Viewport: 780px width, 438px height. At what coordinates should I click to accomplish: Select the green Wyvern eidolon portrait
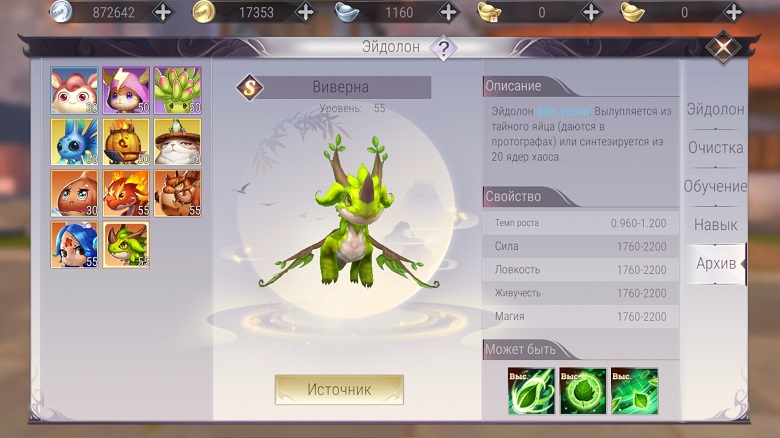[x=126, y=245]
